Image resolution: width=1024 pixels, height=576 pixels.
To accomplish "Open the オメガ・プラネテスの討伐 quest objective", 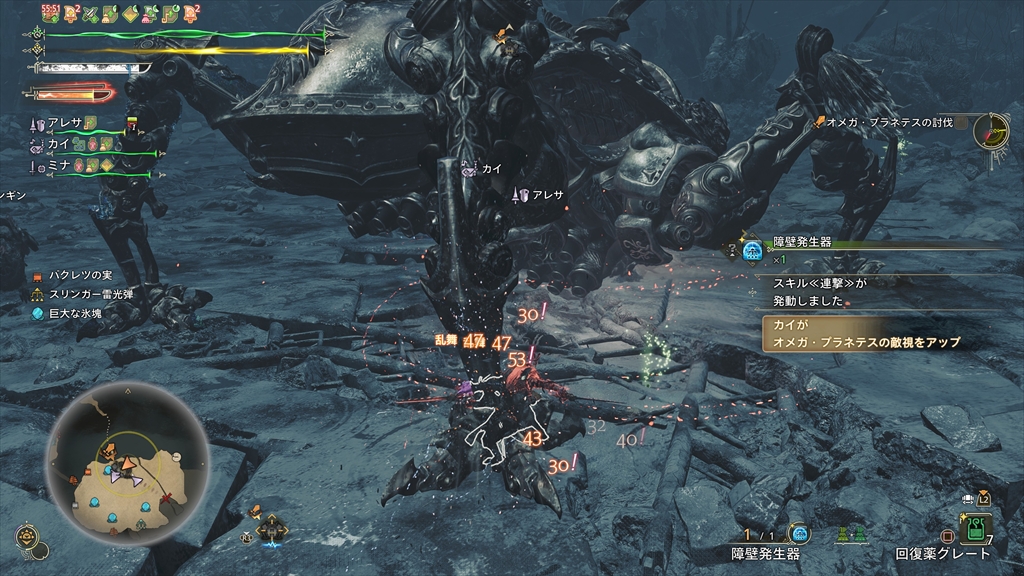I will (888, 122).
